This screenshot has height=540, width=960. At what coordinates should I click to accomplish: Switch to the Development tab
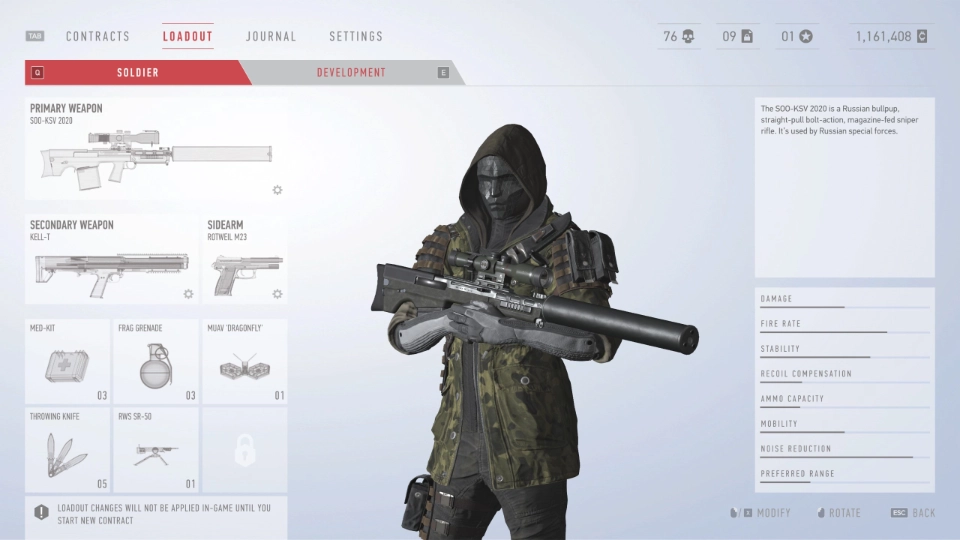click(x=351, y=73)
